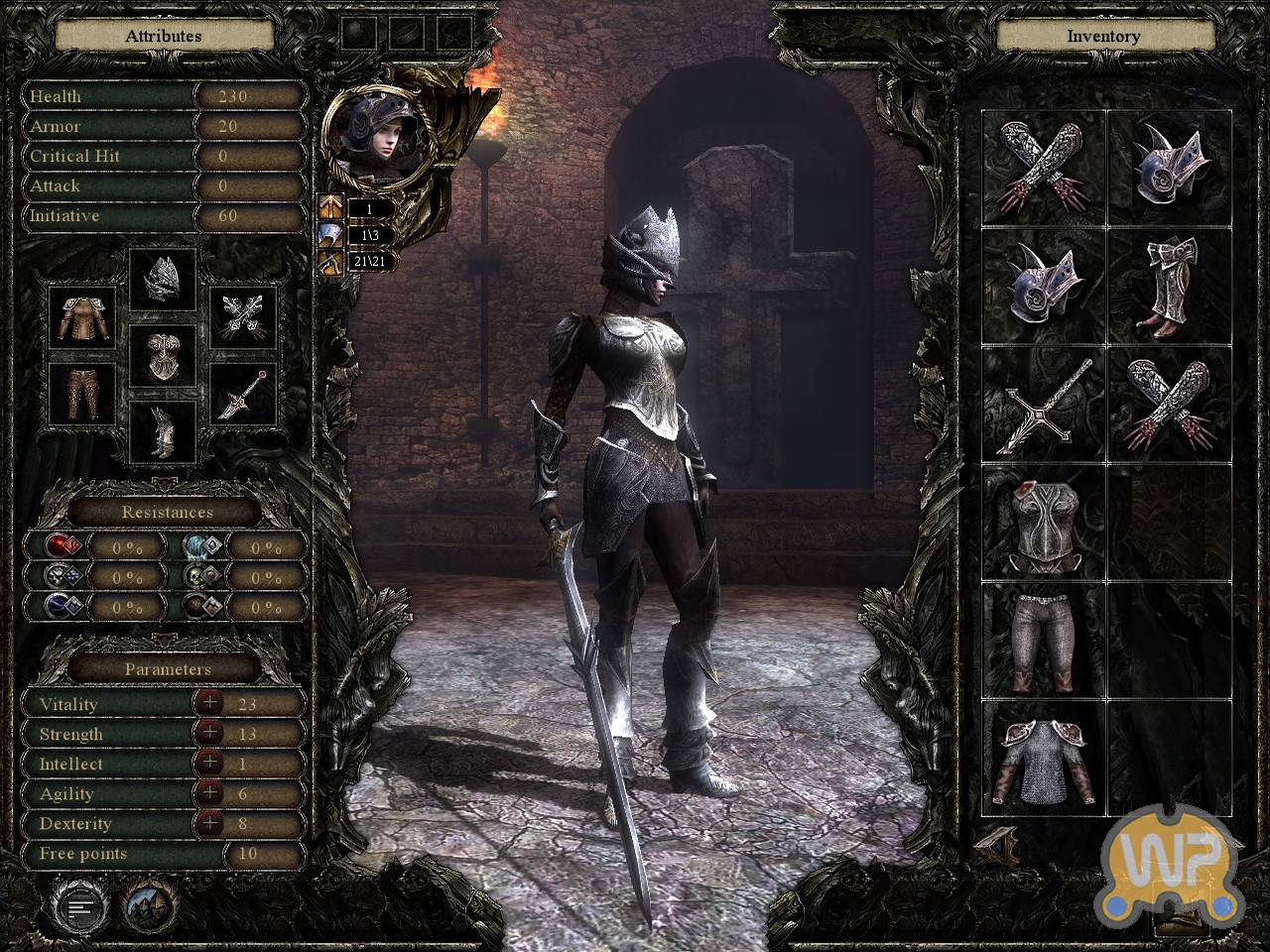
Task: Click the plus button beside Agility
Action: pos(209,792)
